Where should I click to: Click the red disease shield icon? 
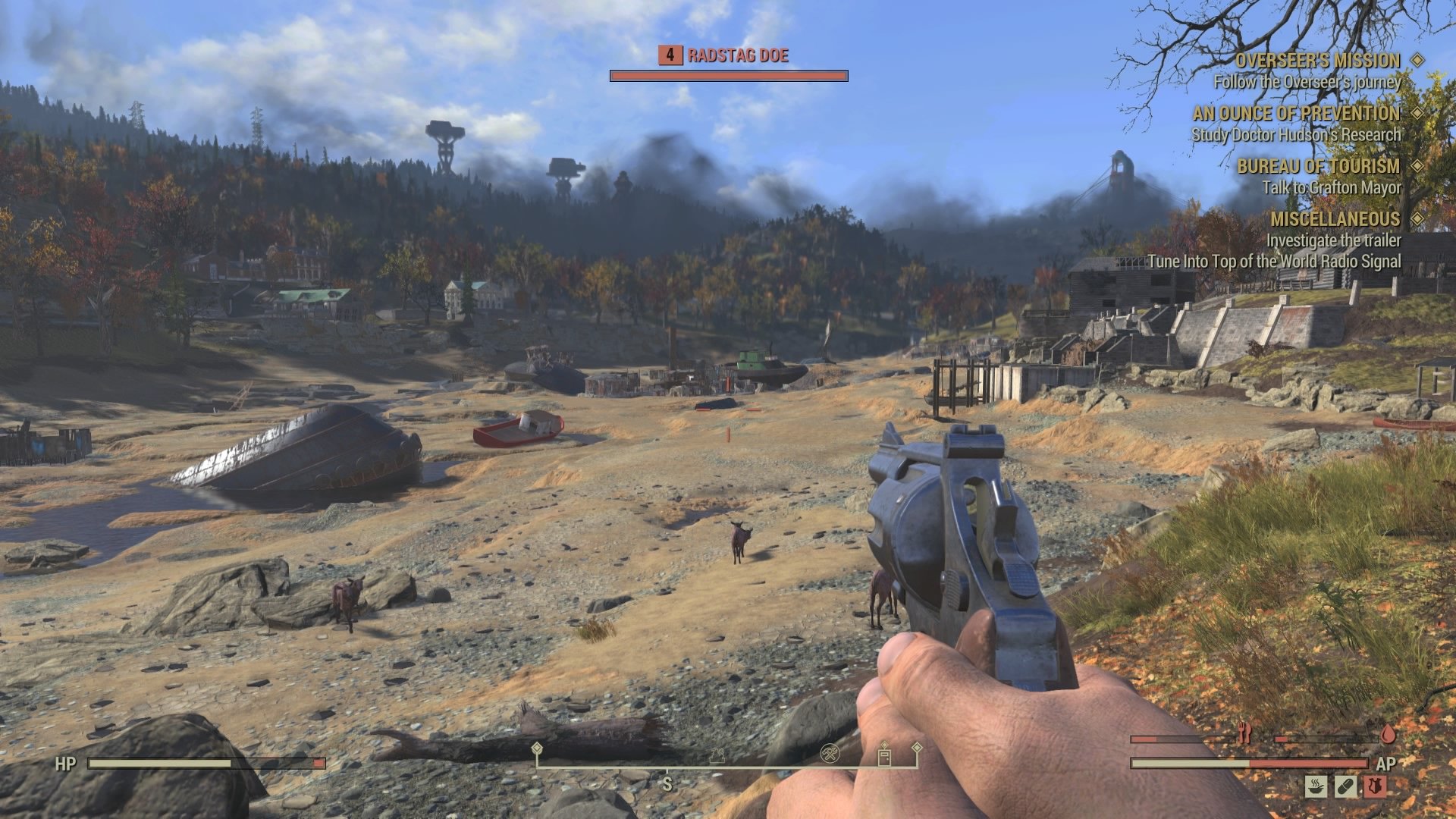(1375, 786)
